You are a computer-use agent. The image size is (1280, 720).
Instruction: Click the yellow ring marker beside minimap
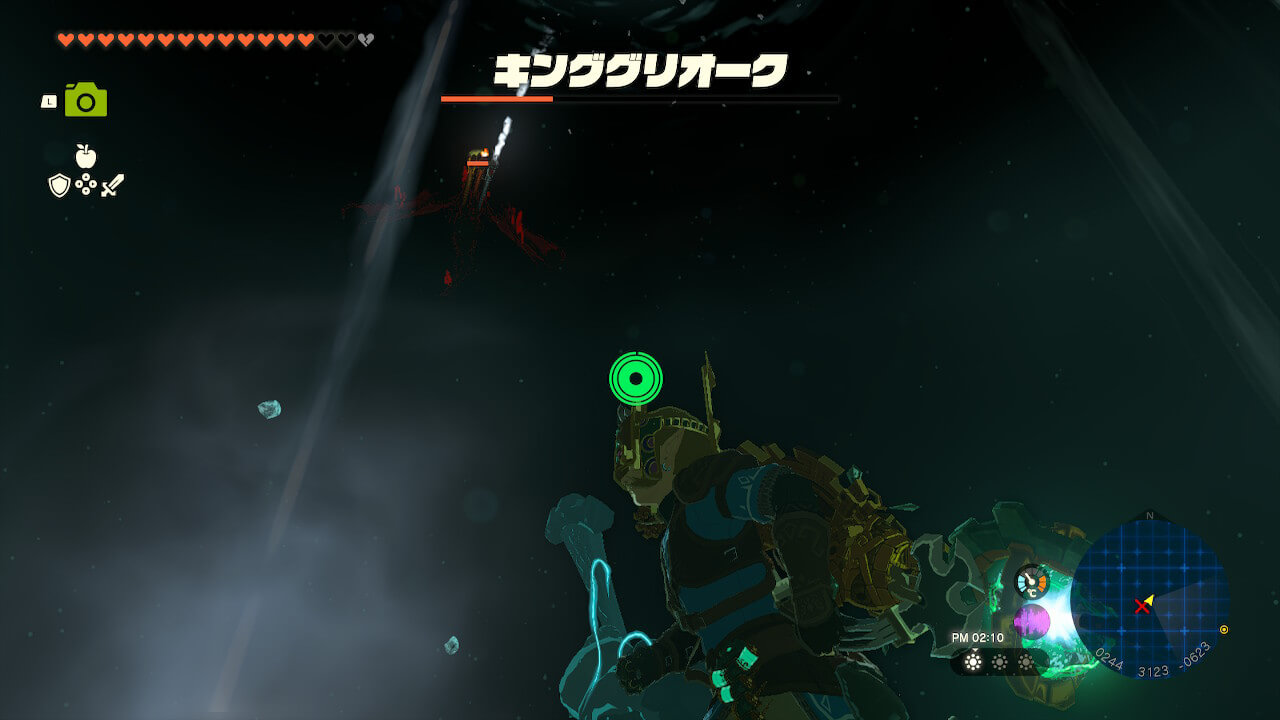pos(1224,630)
